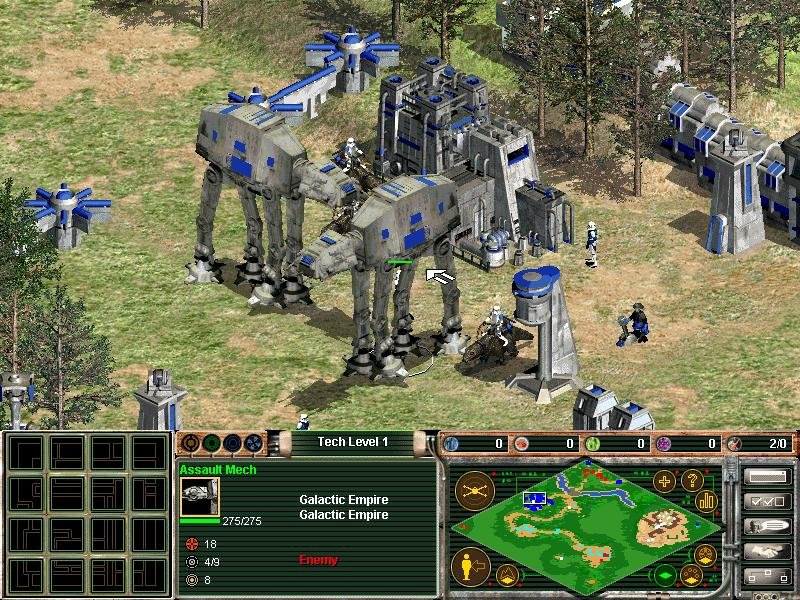The height and width of the screenshot is (600, 800).
Task: Open the main menu button
Action: [x=767, y=477]
